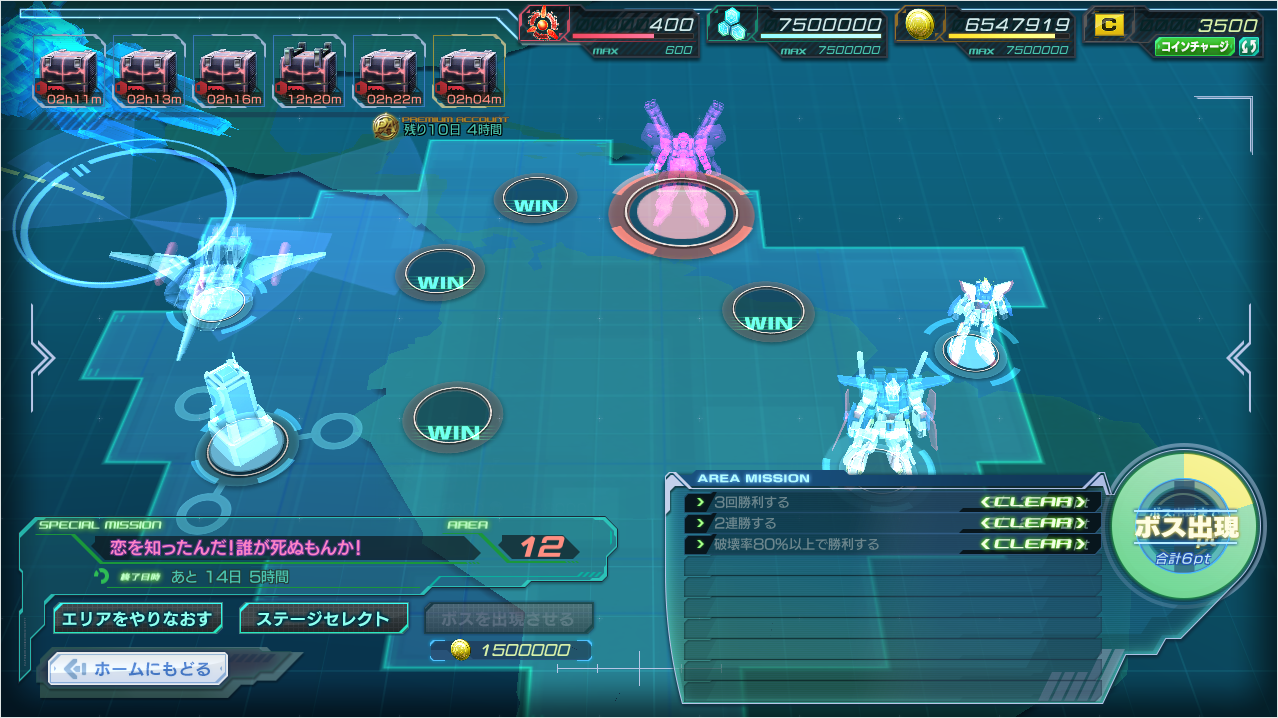The image size is (1278, 718).
Task: Return home with ホームにもどる button
Action: (x=138, y=669)
